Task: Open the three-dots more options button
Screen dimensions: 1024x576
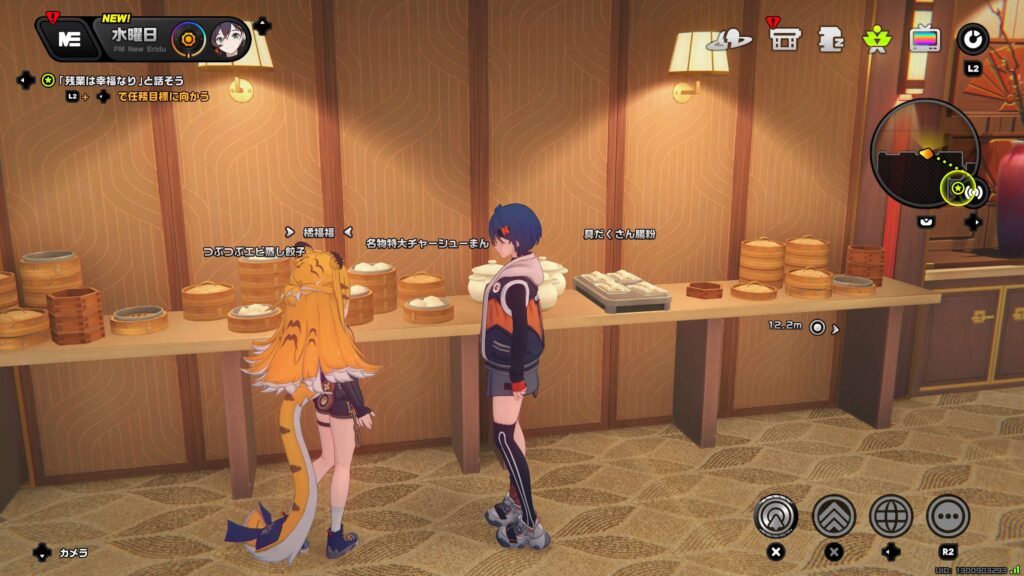Action: point(948,516)
